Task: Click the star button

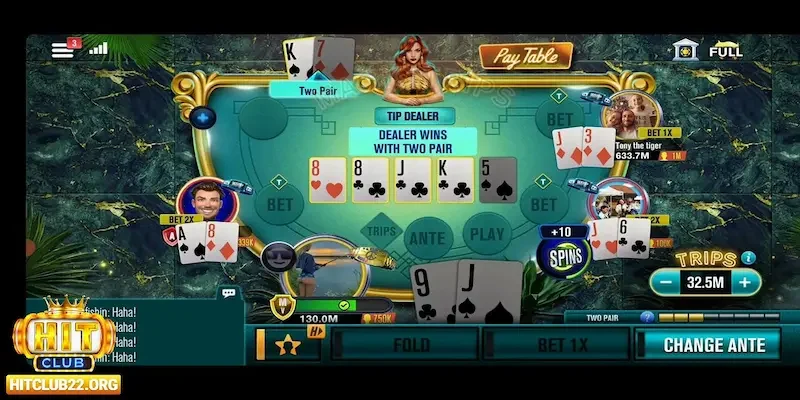Action: pyautogui.click(x=289, y=345)
